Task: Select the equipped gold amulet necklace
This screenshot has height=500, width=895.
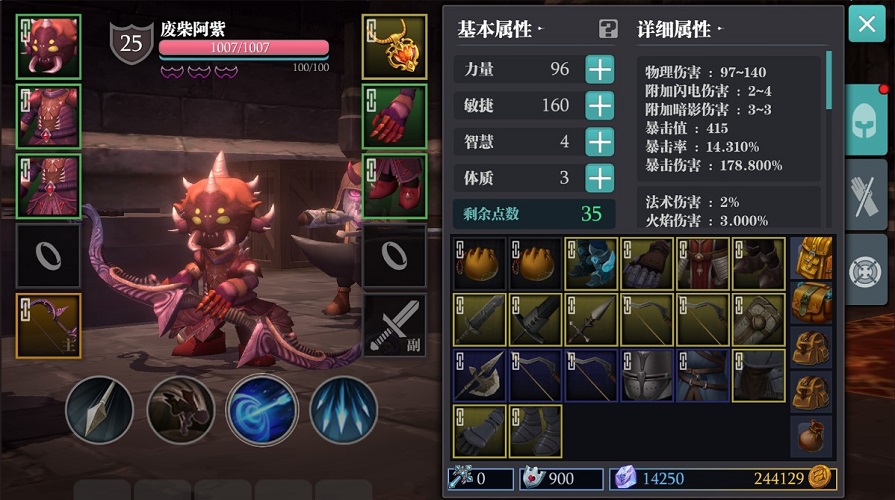Action: [394, 47]
